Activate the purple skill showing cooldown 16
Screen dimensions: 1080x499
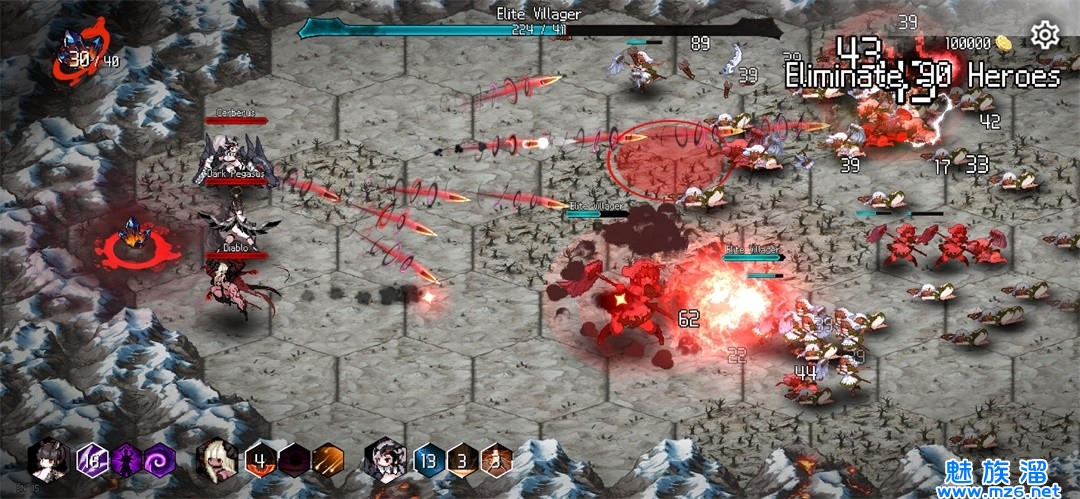point(93,460)
